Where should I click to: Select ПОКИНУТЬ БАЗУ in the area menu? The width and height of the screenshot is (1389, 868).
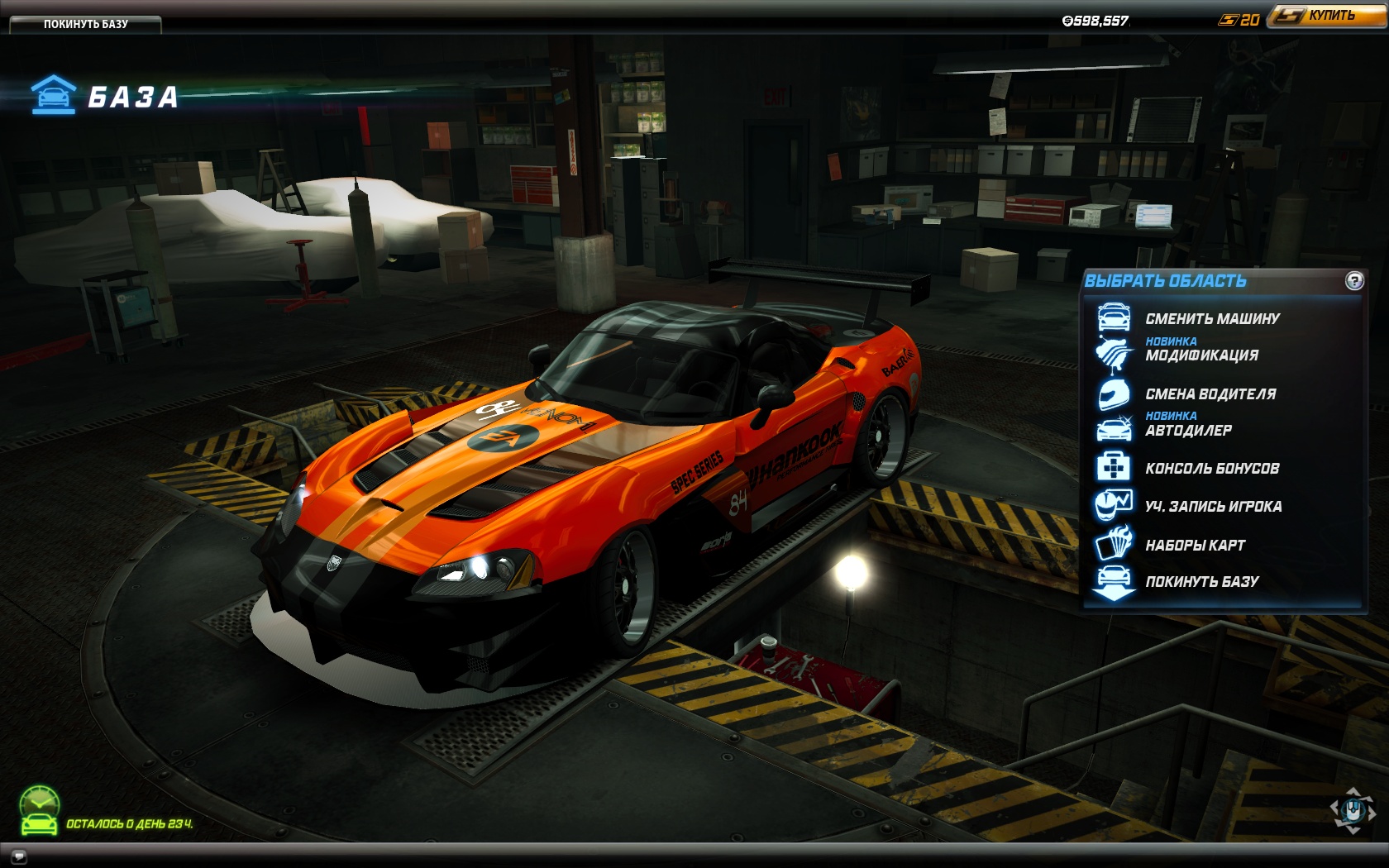[x=1201, y=581]
